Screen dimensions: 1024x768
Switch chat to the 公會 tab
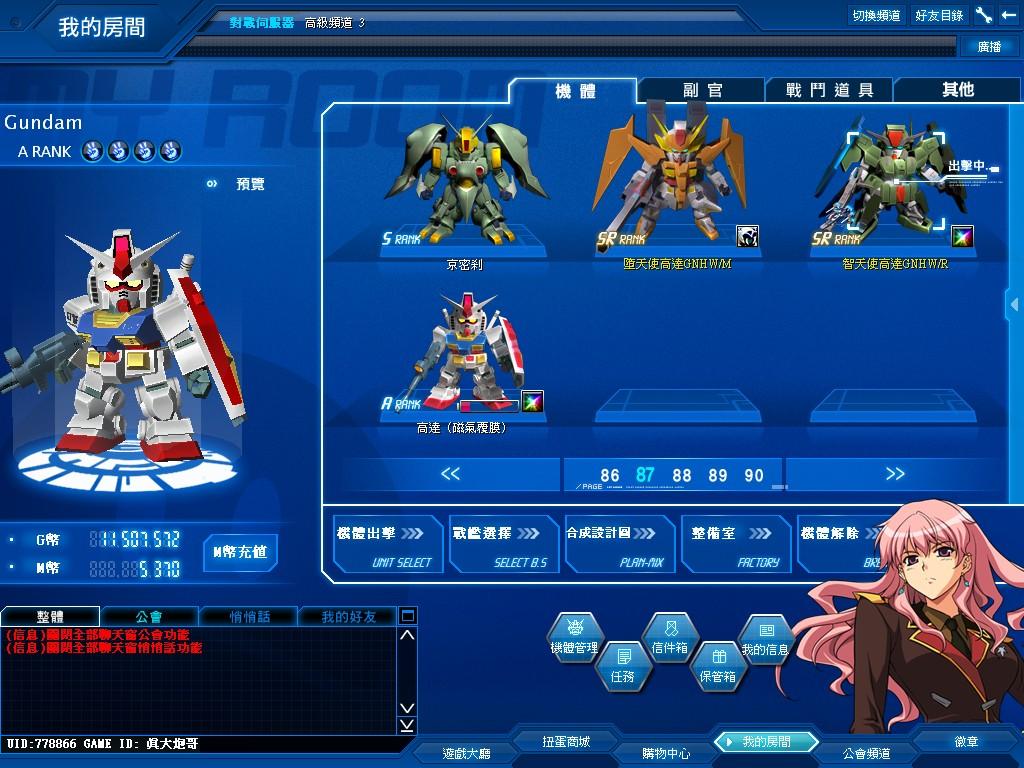point(149,616)
